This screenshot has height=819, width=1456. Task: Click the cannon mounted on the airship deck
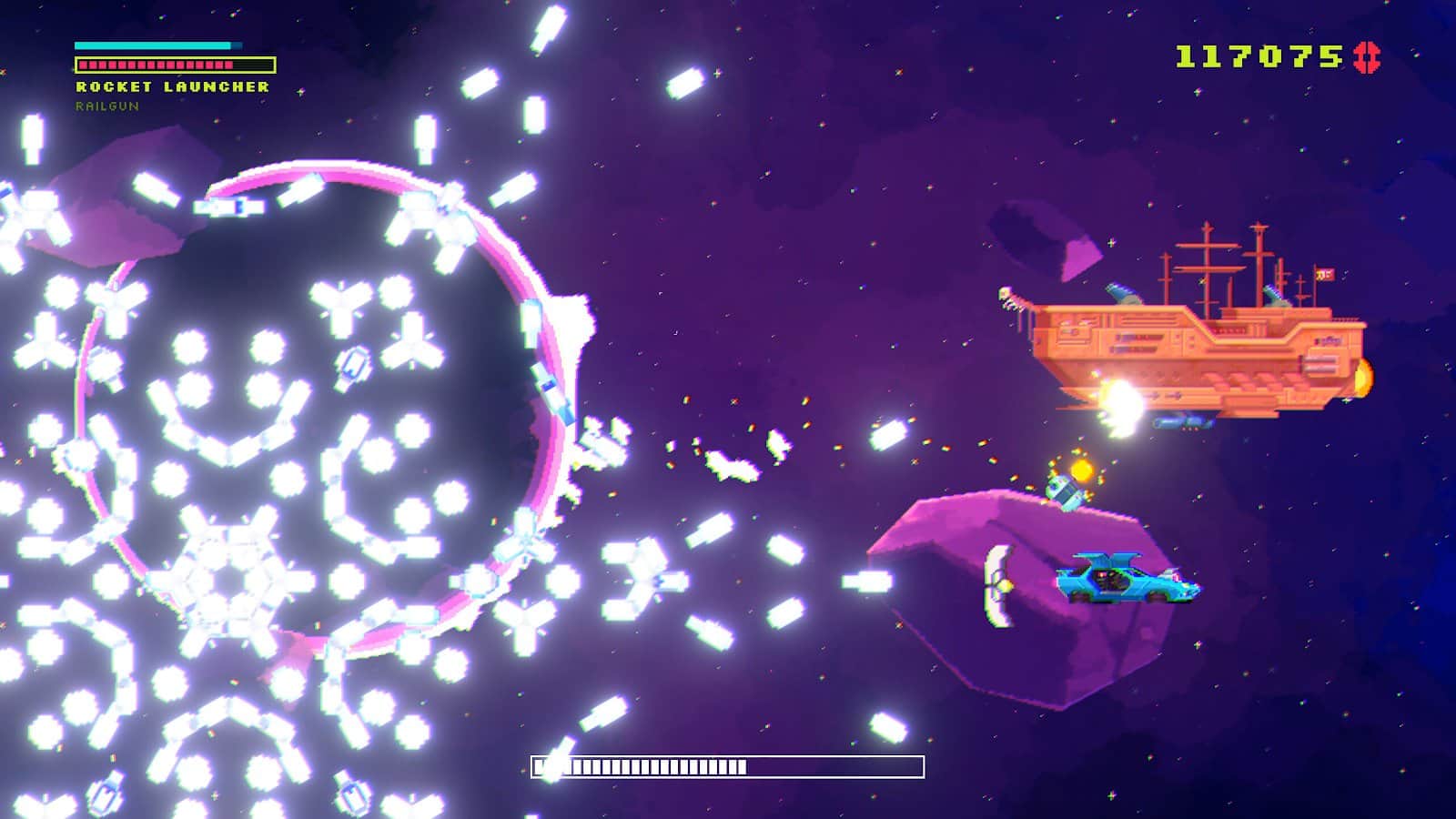(x=1125, y=293)
